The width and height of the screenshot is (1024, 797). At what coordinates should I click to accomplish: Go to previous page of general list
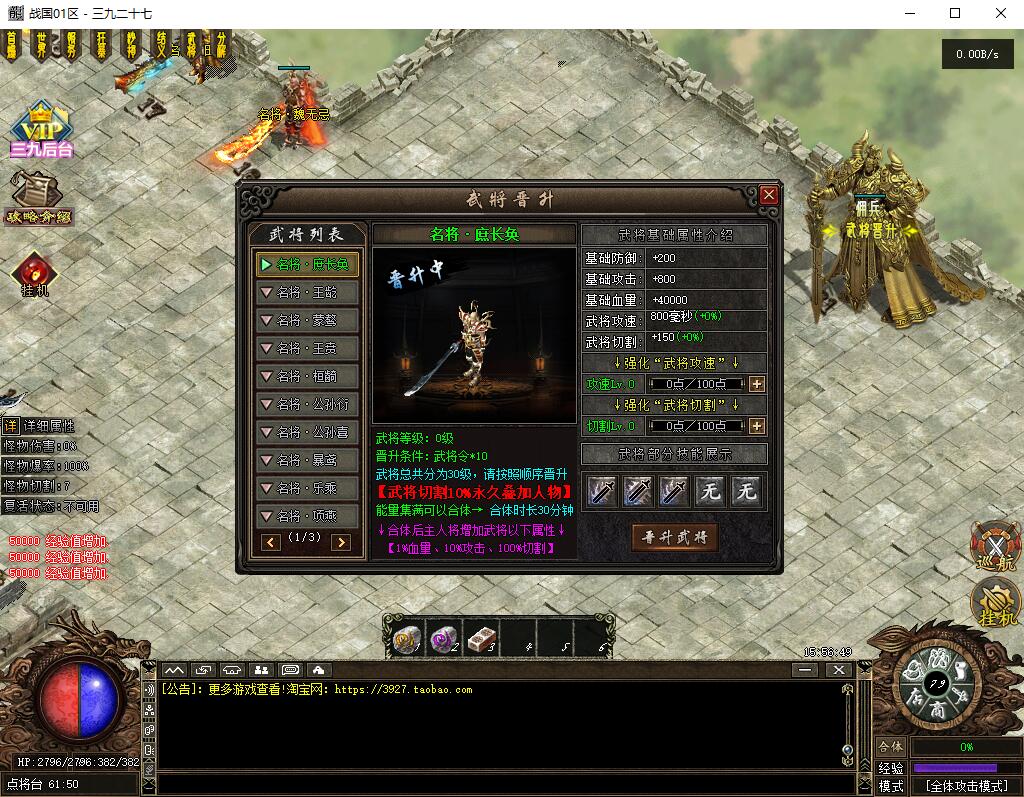271,542
